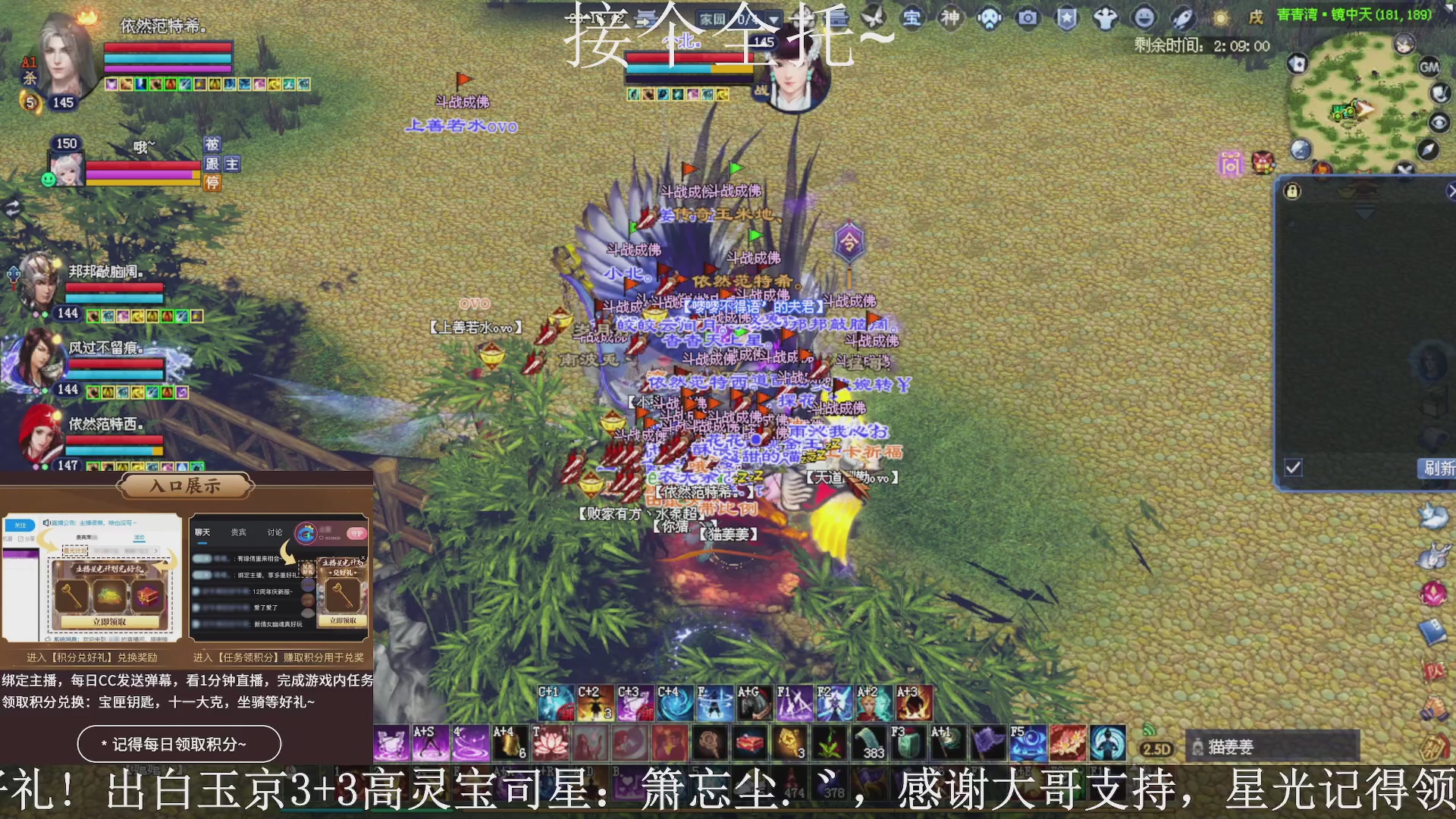1456x819 pixels.
Task: Open the emoji expression panel on top toolbar
Action: (x=1145, y=18)
